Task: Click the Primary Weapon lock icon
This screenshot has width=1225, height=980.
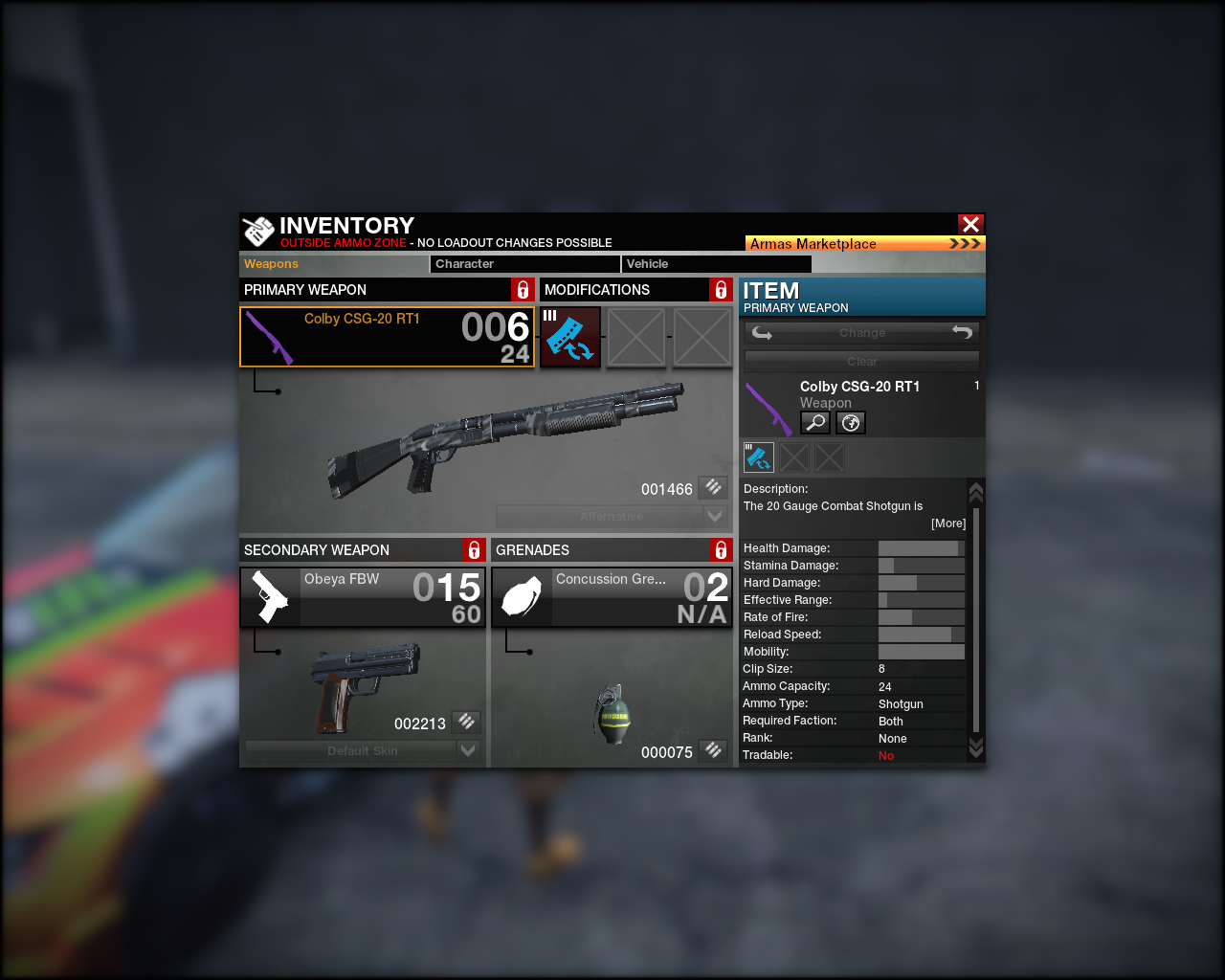Action: [x=523, y=290]
